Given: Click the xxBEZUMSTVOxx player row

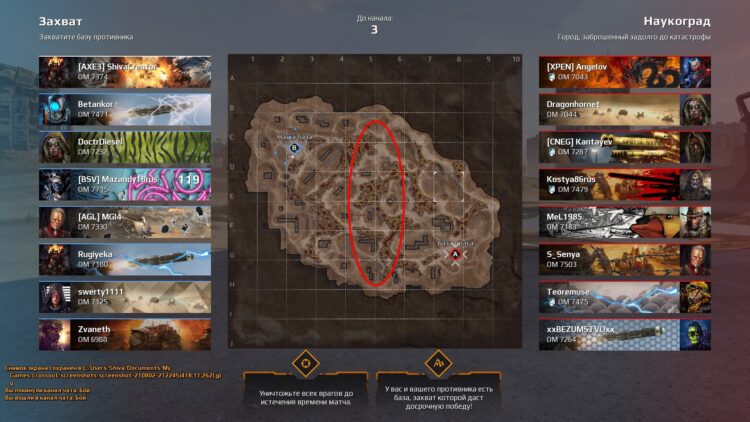Looking at the screenshot, I should pos(625,334).
